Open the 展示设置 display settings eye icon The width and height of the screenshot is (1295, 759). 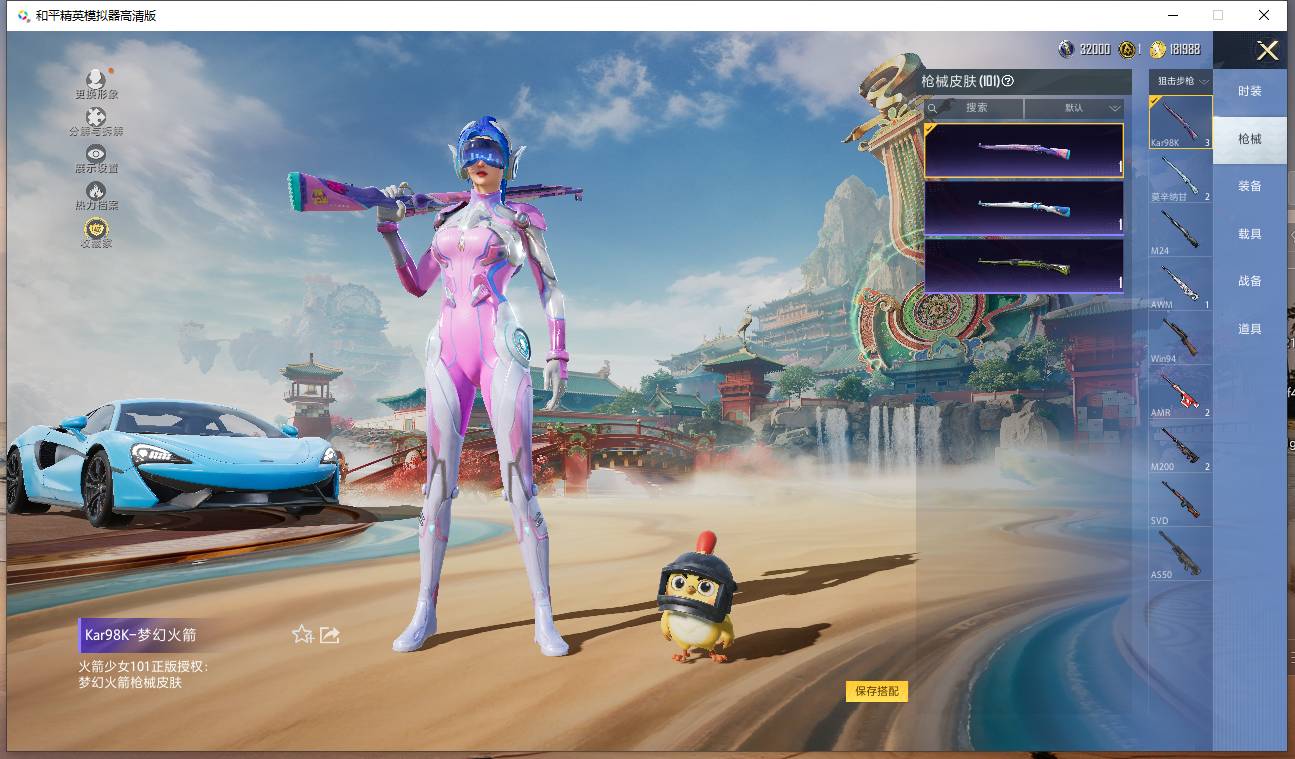pos(96,157)
